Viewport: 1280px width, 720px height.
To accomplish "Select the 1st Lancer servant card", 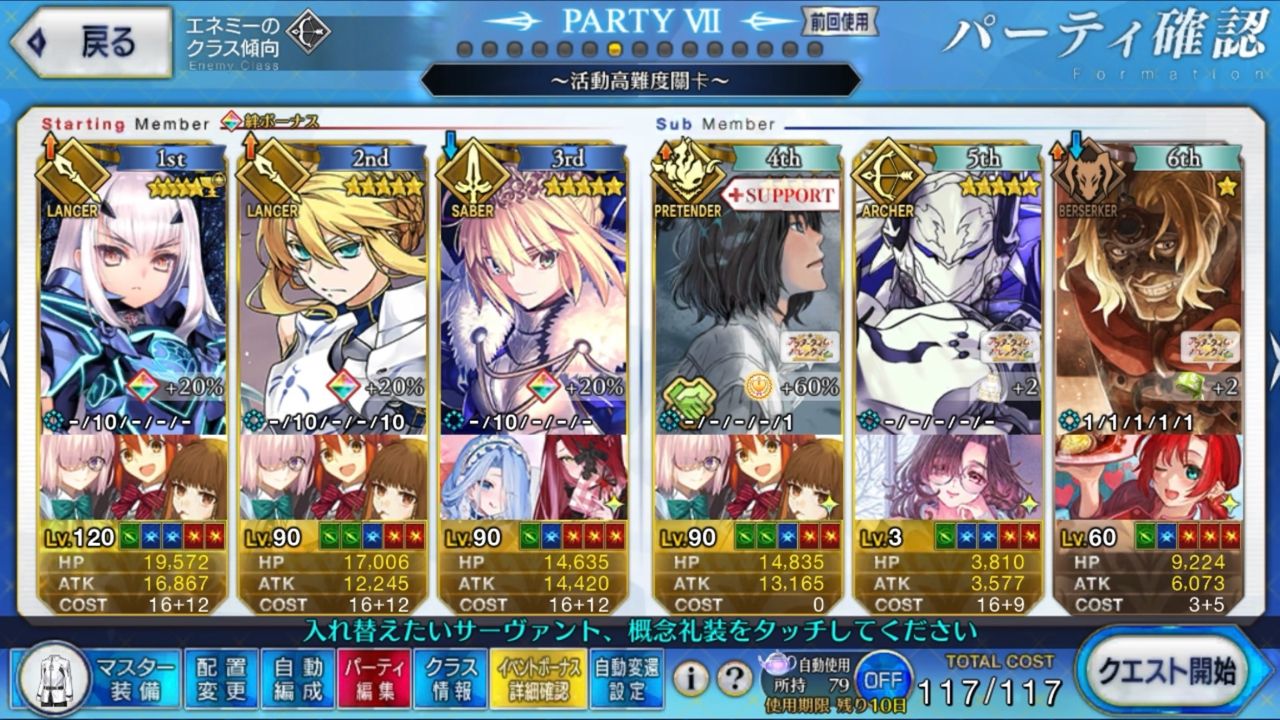I will 134,300.
